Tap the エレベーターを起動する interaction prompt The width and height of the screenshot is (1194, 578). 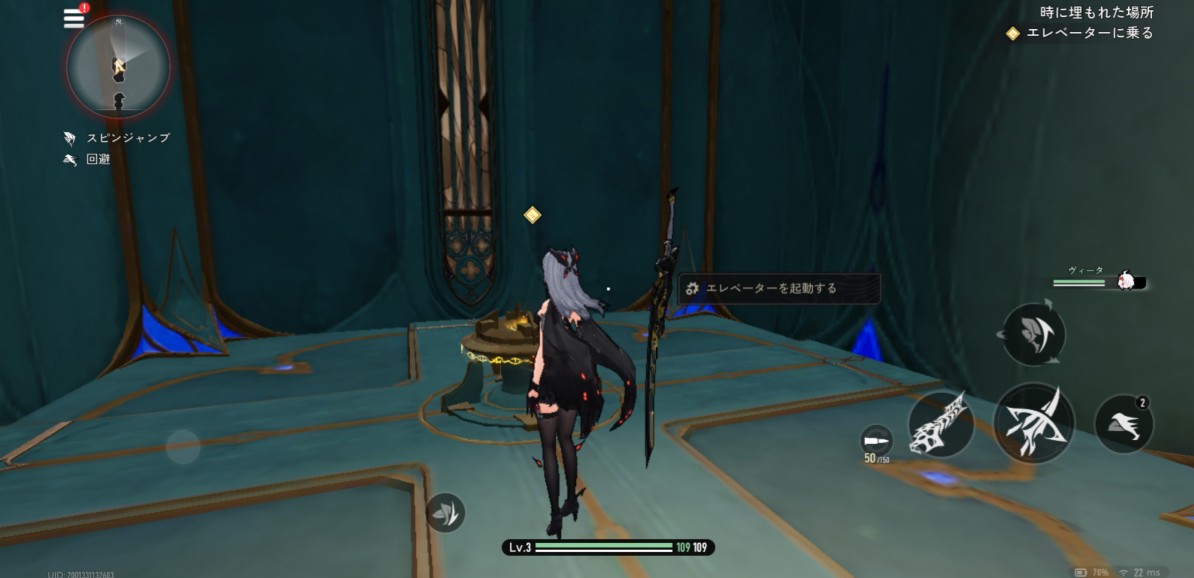(780, 288)
